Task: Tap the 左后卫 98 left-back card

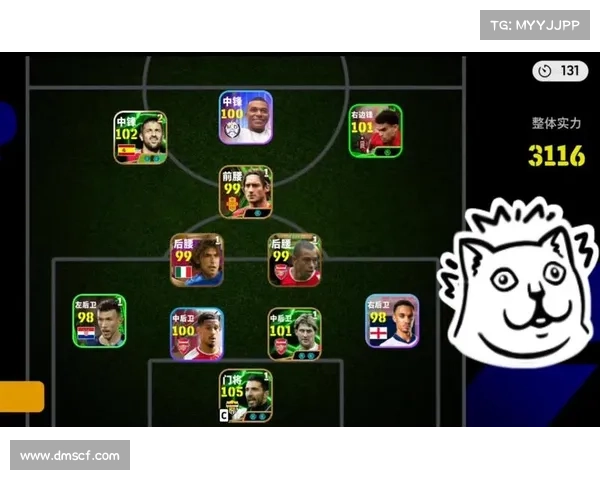Action: point(99,321)
